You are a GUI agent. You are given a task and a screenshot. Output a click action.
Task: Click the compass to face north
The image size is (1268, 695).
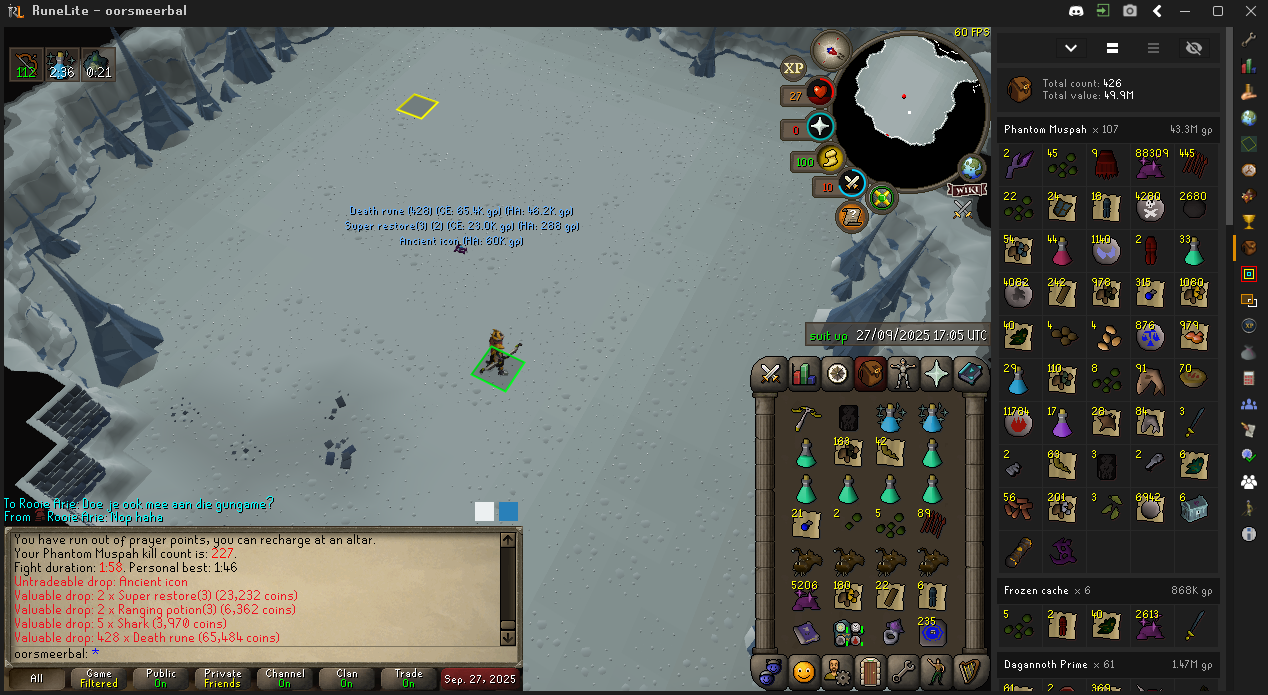point(831,48)
